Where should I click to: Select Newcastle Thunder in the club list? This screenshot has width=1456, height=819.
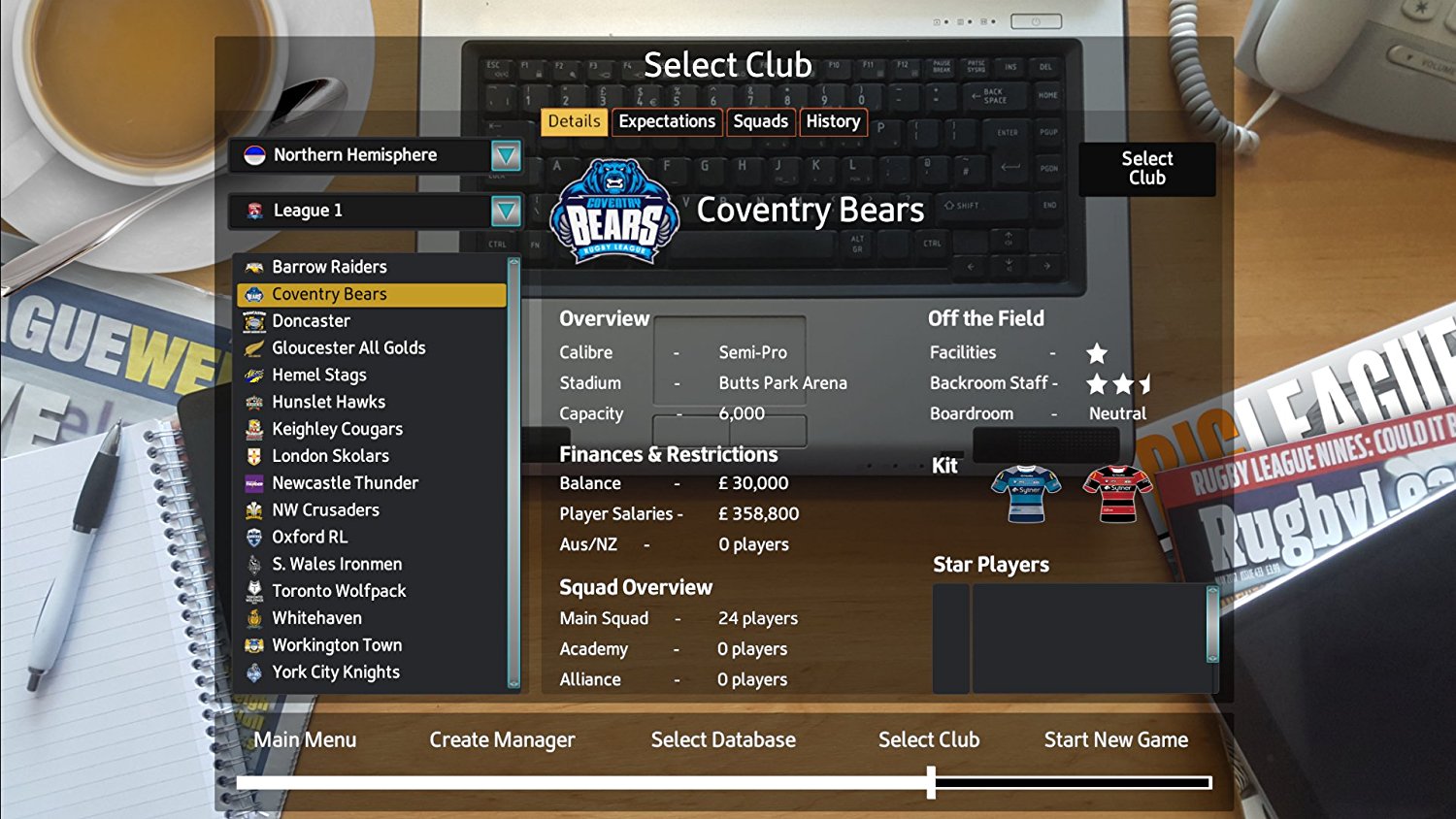click(x=345, y=482)
